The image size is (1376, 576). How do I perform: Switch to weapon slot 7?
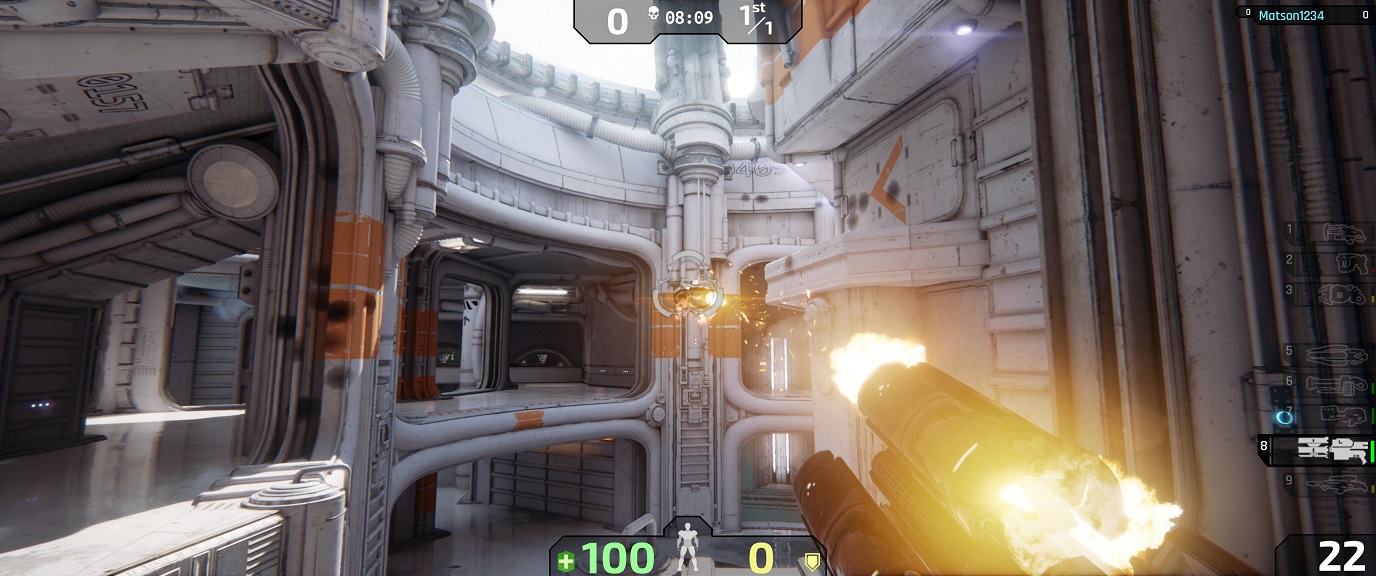click(1340, 415)
